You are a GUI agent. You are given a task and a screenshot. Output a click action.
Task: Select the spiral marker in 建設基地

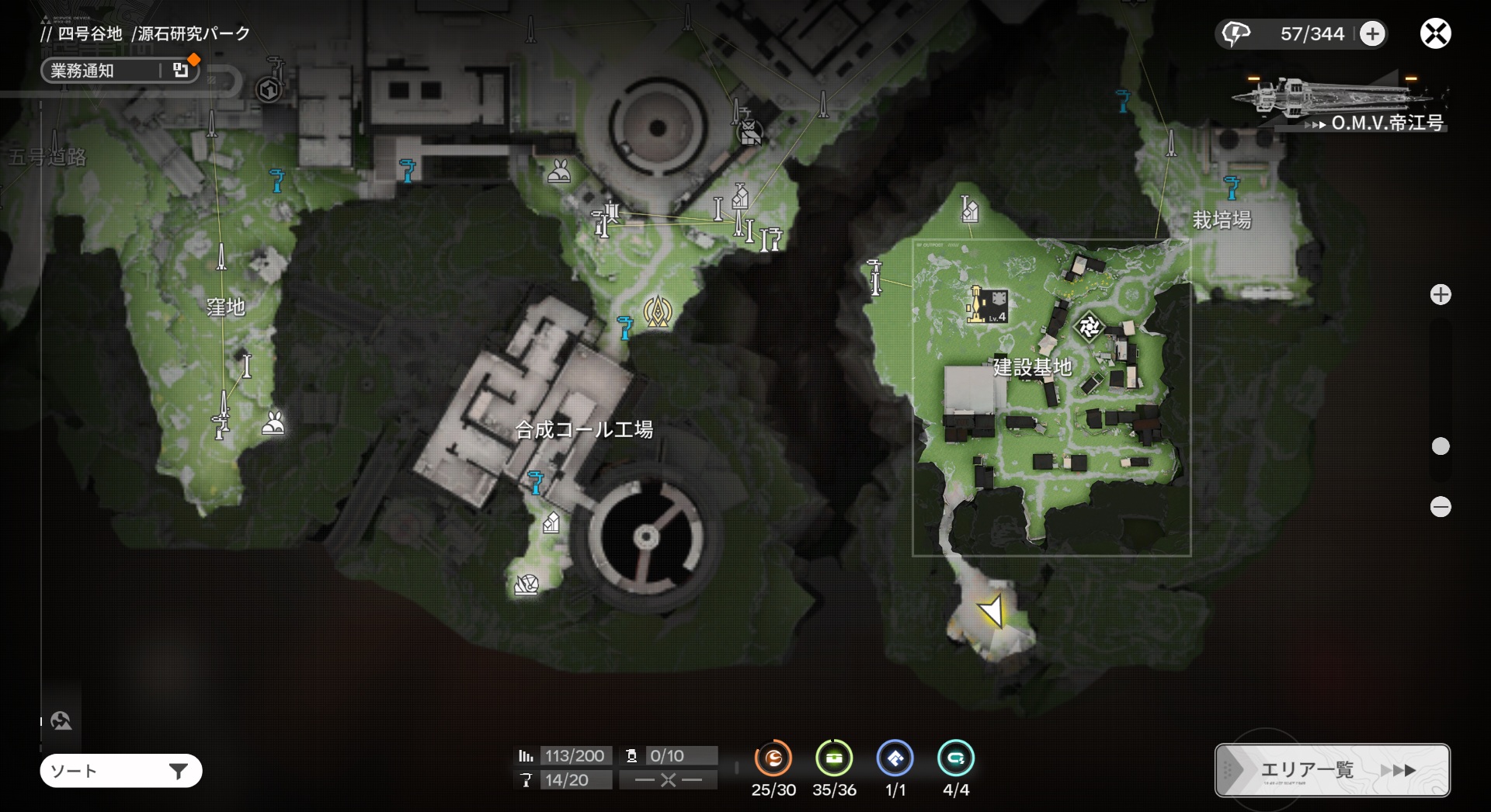pyautogui.click(x=1089, y=327)
